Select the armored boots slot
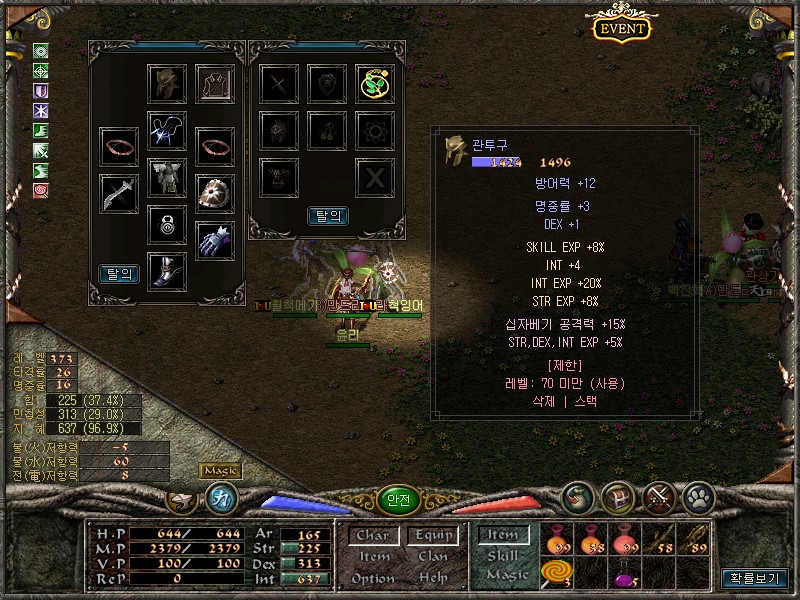 coord(167,270)
